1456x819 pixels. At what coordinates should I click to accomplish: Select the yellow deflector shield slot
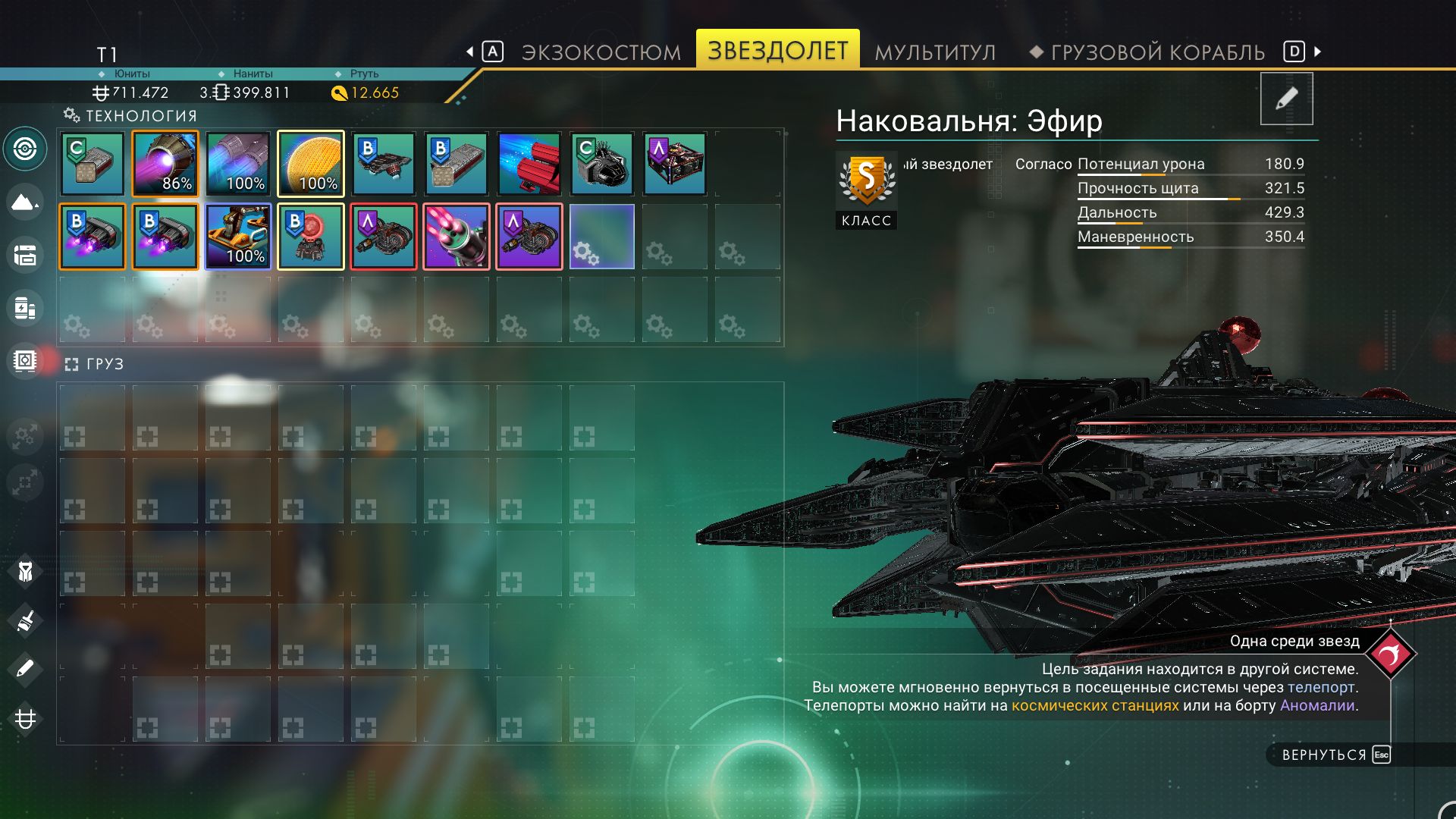click(311, 164)
